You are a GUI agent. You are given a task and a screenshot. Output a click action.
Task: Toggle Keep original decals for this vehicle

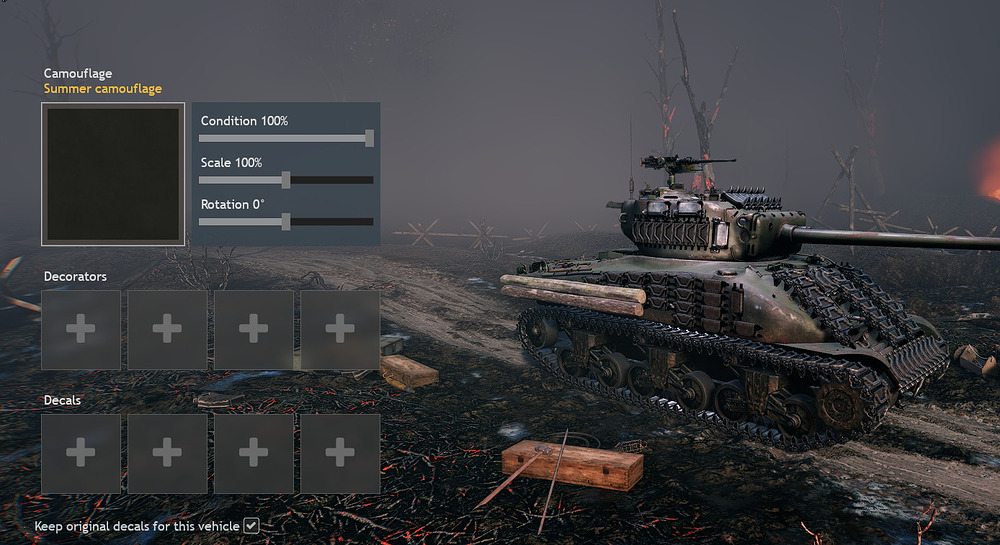click(x=252, y=525)
